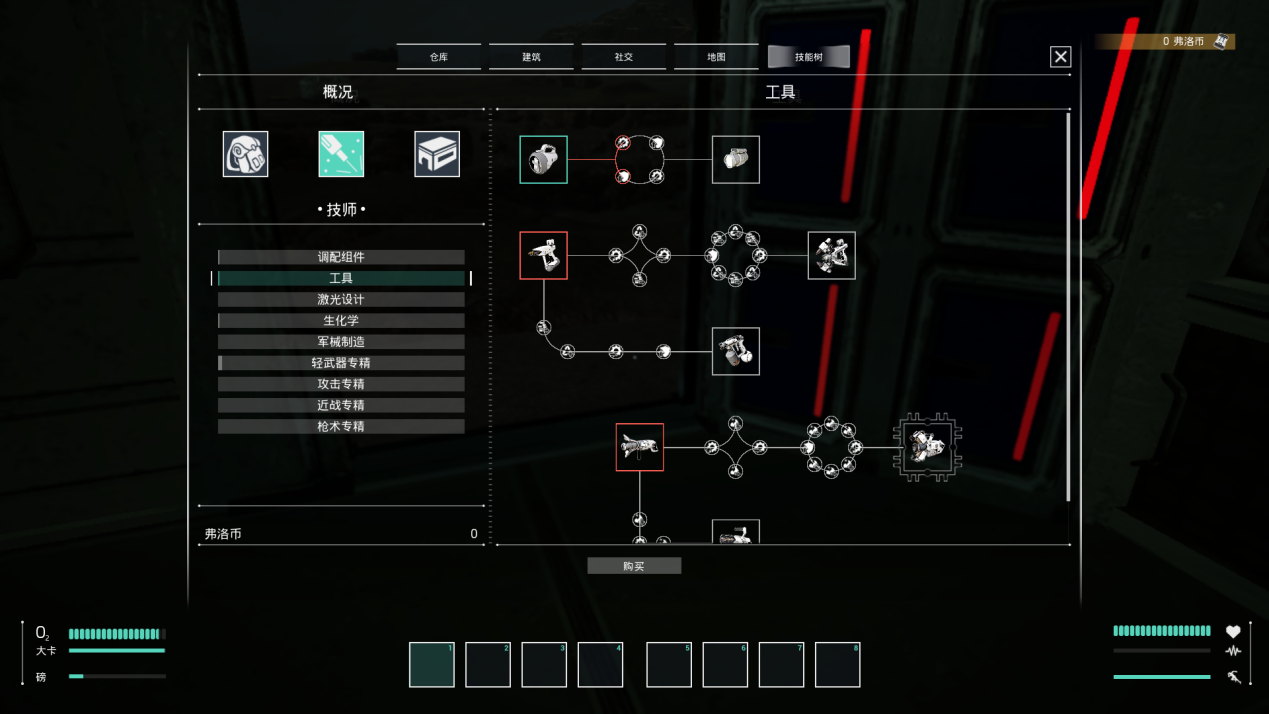This screenshot has width=1269, height=714.
Task: Open the 仓库 tab
Action: [438, 57]
